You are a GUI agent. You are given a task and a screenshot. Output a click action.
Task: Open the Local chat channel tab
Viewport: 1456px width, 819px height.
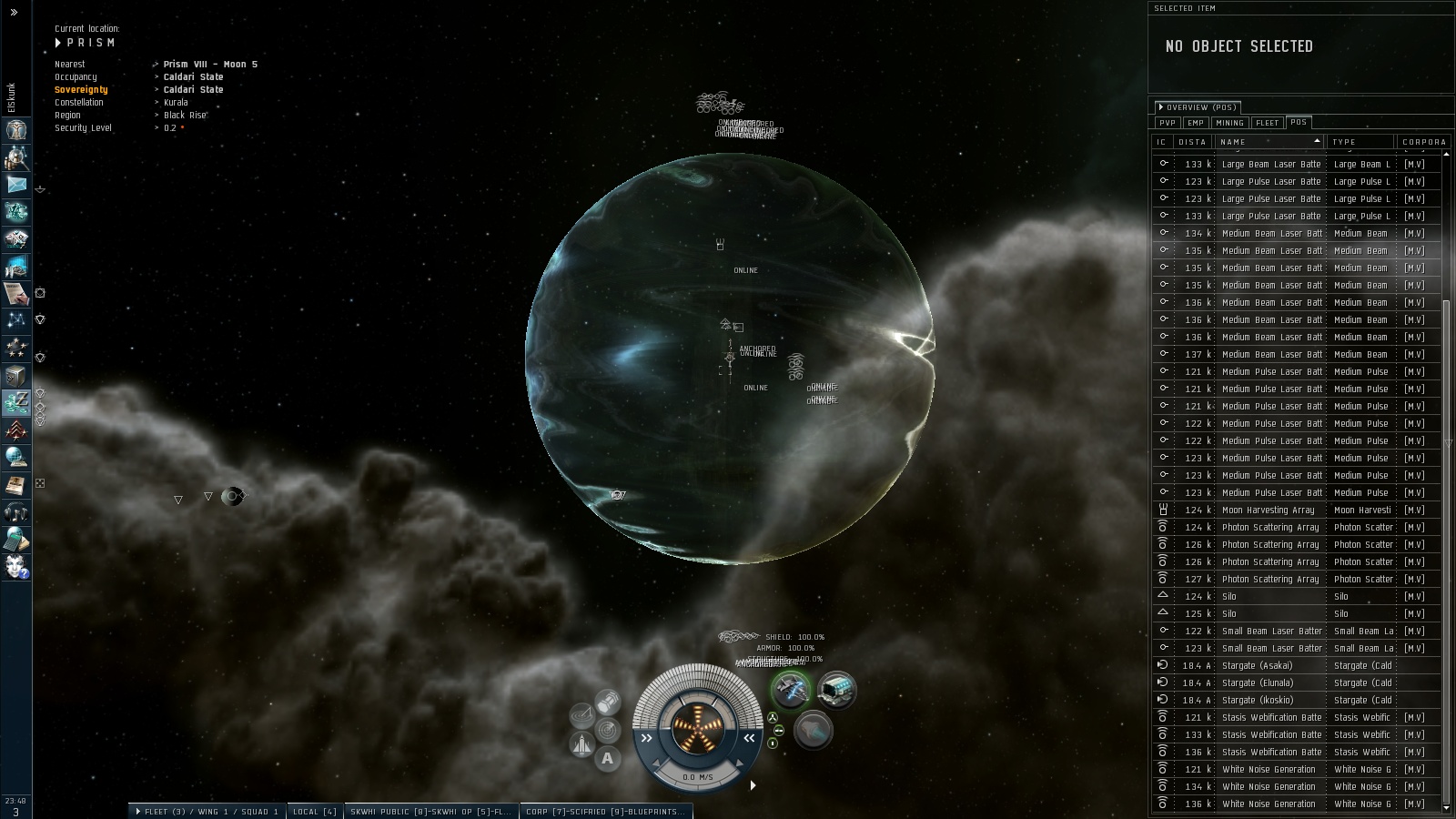point(315,812)
